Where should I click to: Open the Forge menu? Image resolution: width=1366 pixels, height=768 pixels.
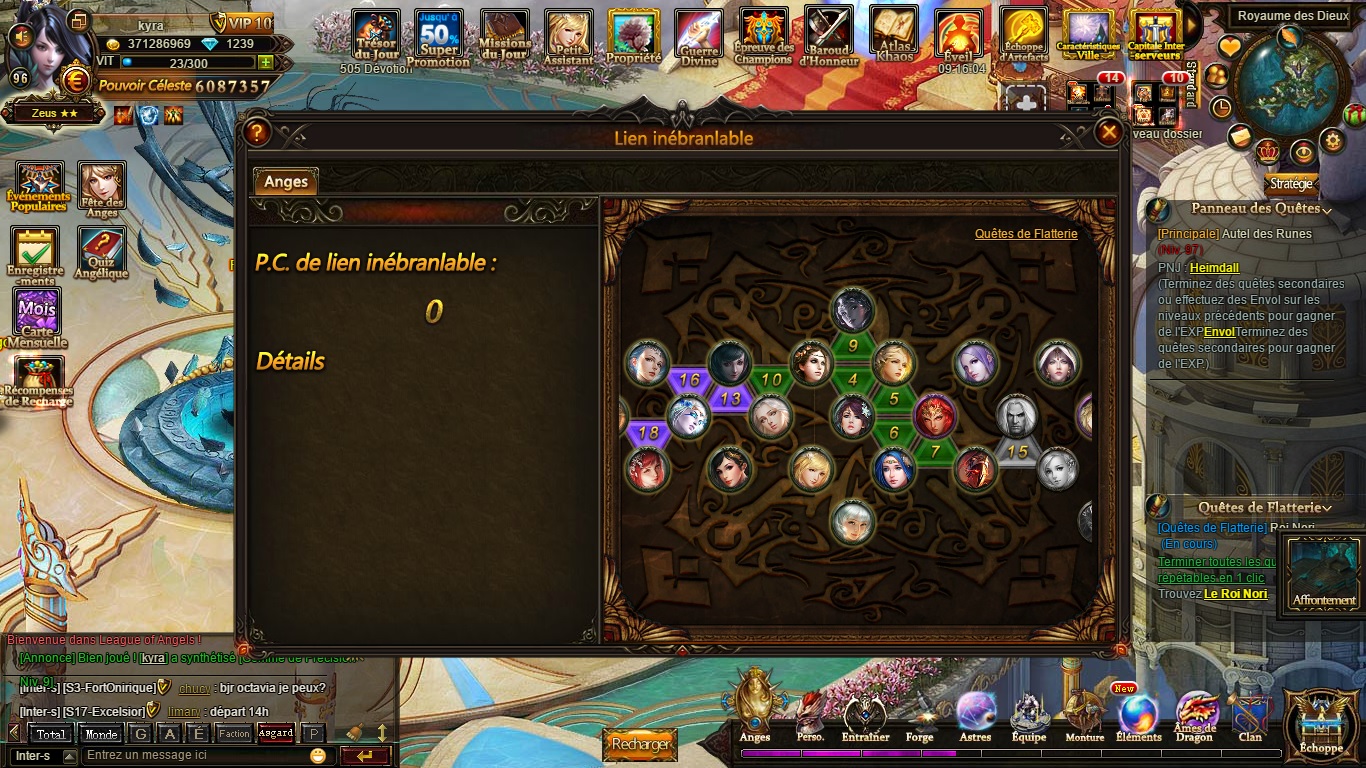(919, 716)
